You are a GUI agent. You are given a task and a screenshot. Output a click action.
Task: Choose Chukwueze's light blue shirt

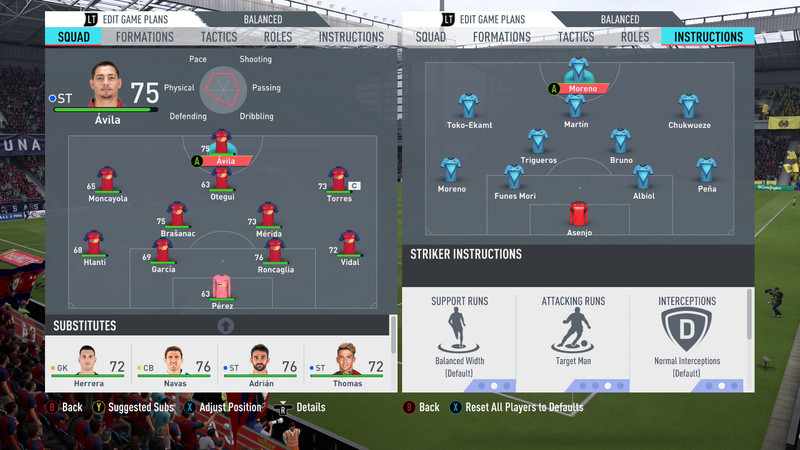pos(687,107)
